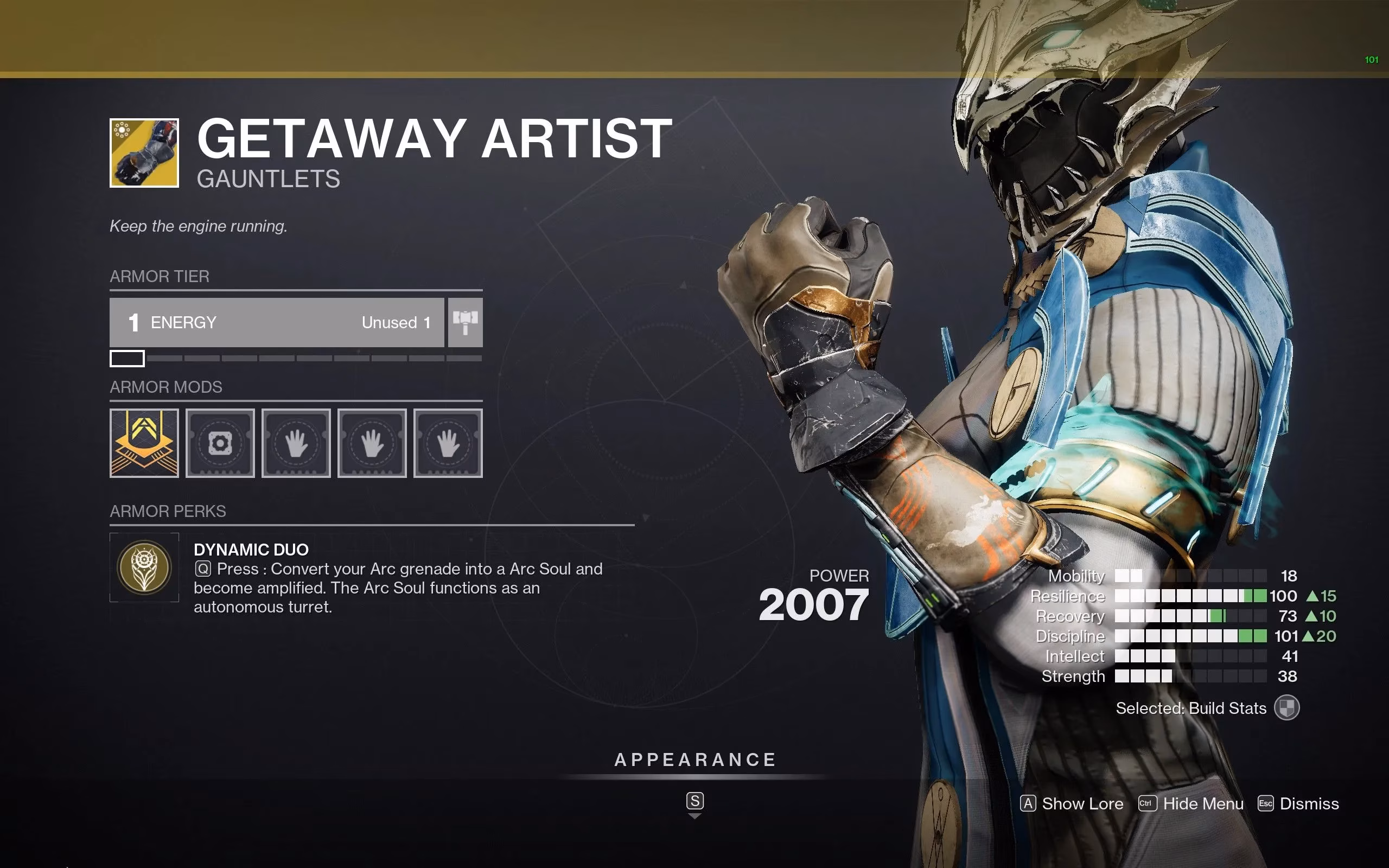Select the hammer masterwork icon on energy bar

click(465, 323)
